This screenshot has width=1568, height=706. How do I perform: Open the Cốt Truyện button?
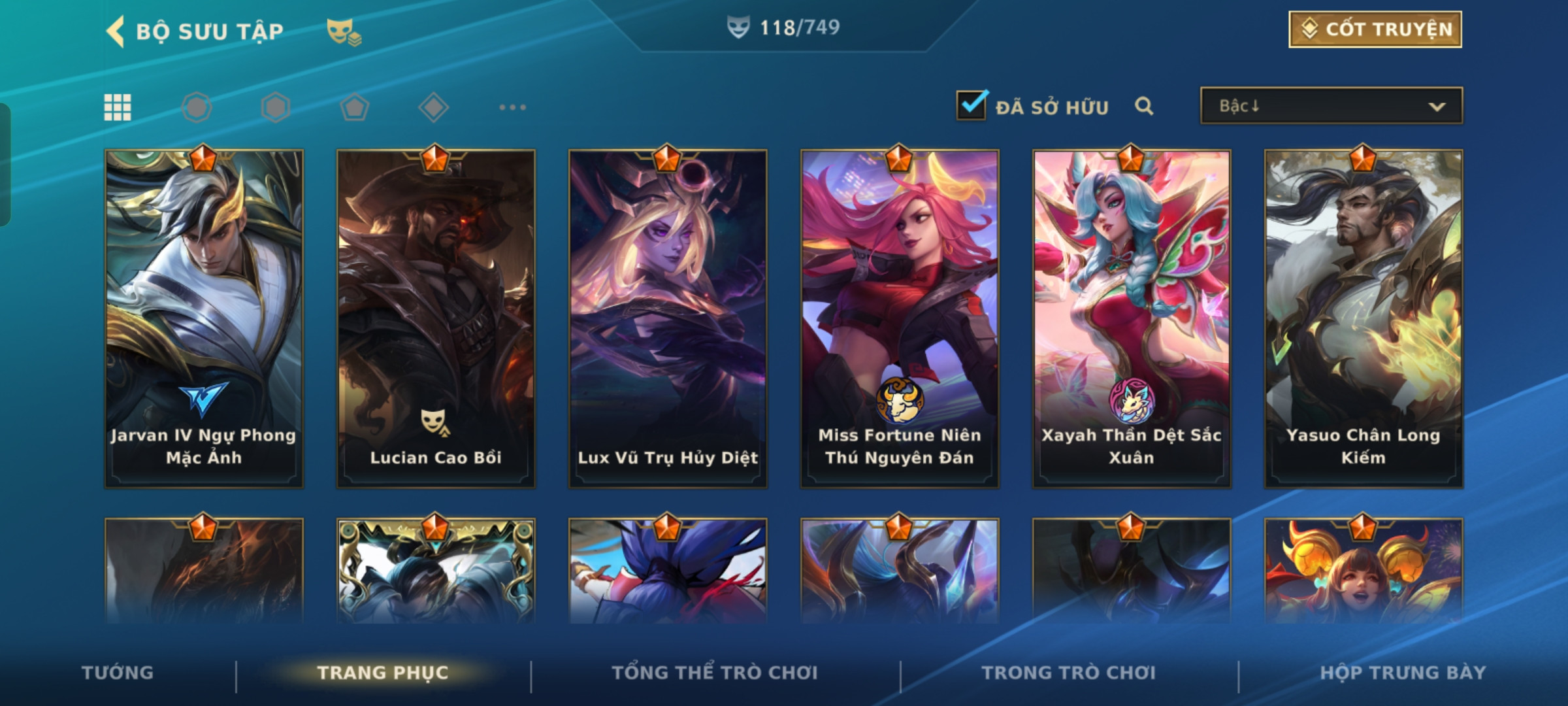tap(1375, 29)
